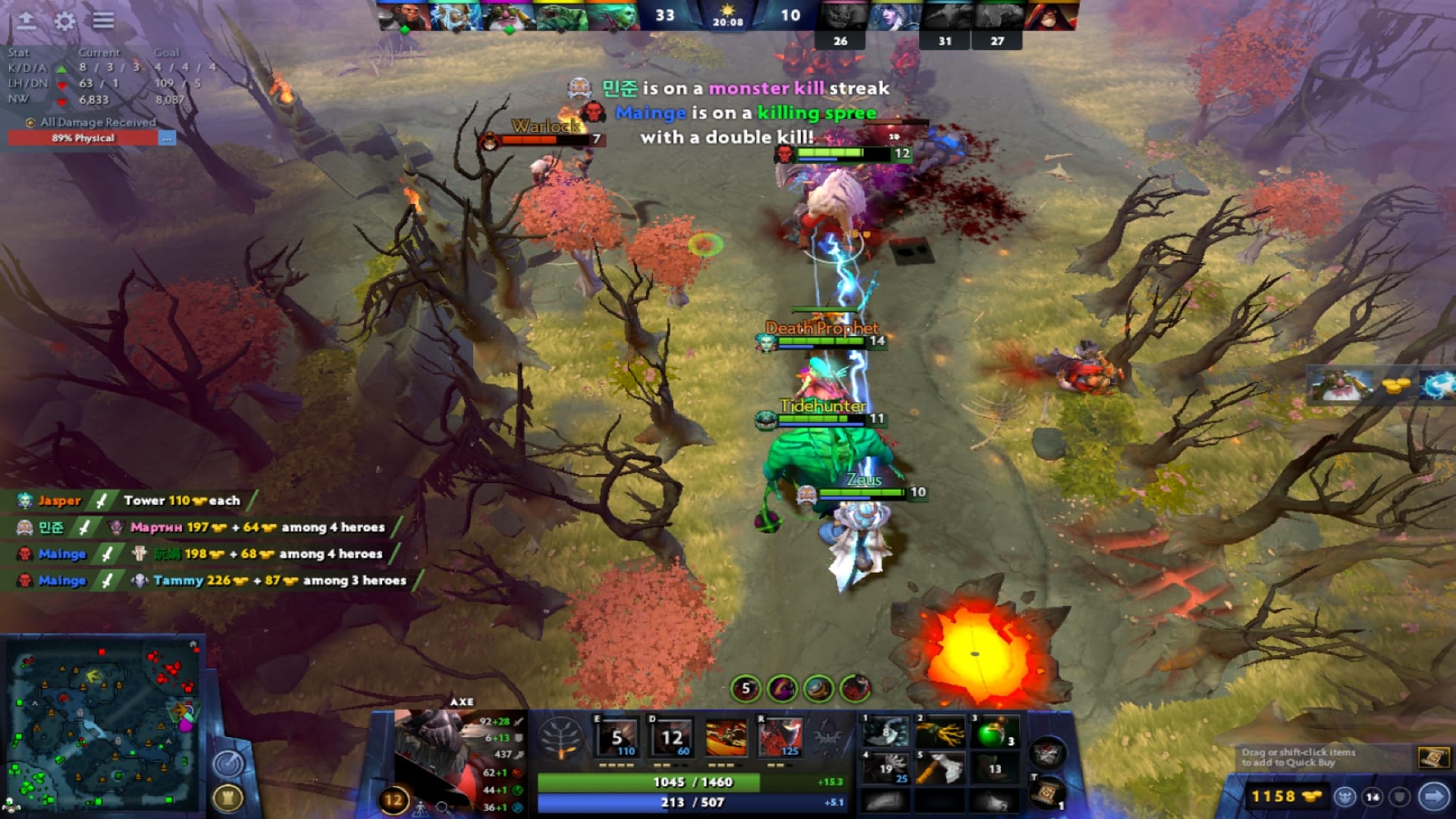Click the deliver items button in top left
The width and height of the screenshot is (1456, 819).
pyautogui.click(x=27, y=20)
